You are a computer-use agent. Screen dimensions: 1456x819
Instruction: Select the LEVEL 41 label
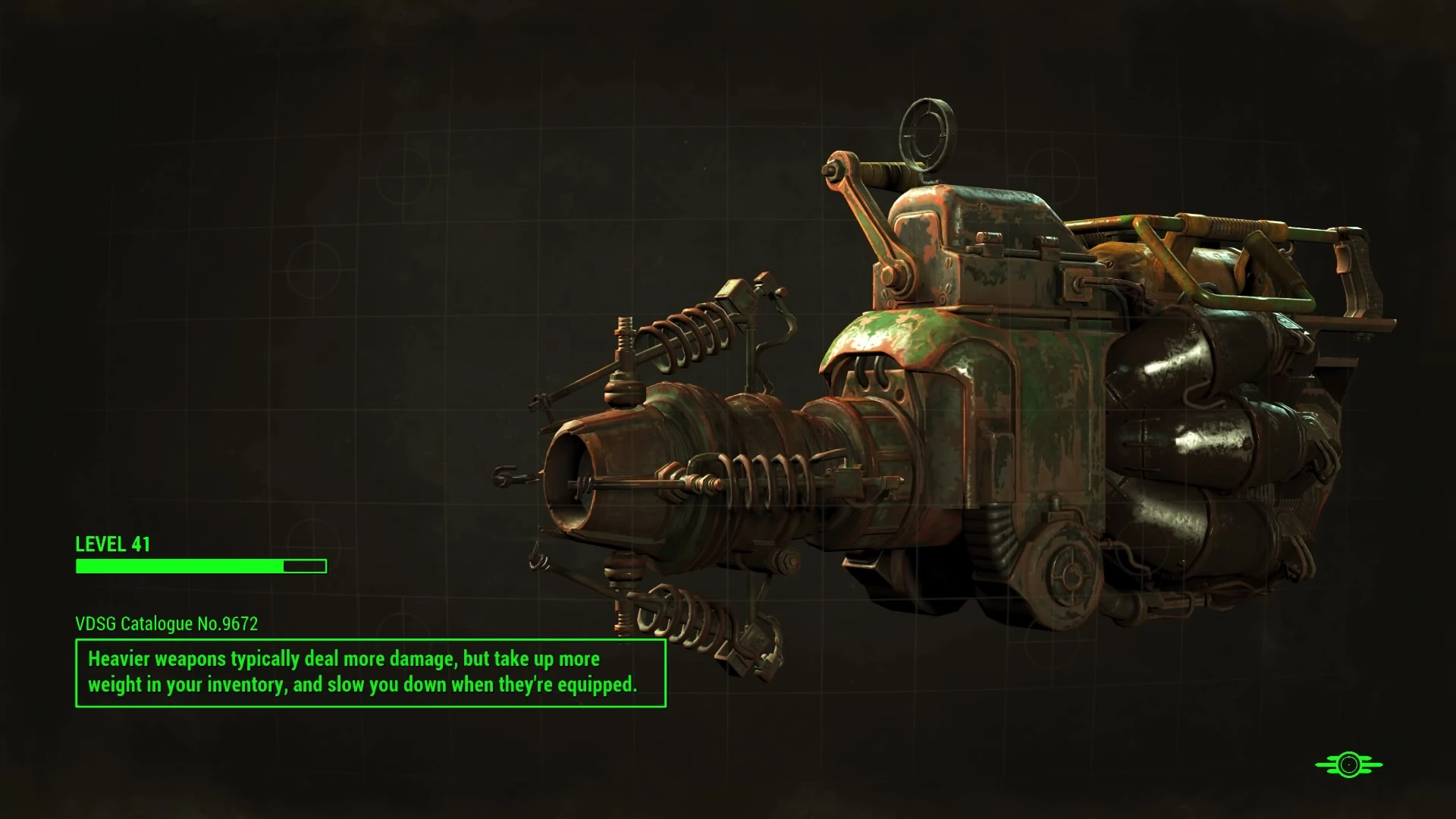point(112,544)
